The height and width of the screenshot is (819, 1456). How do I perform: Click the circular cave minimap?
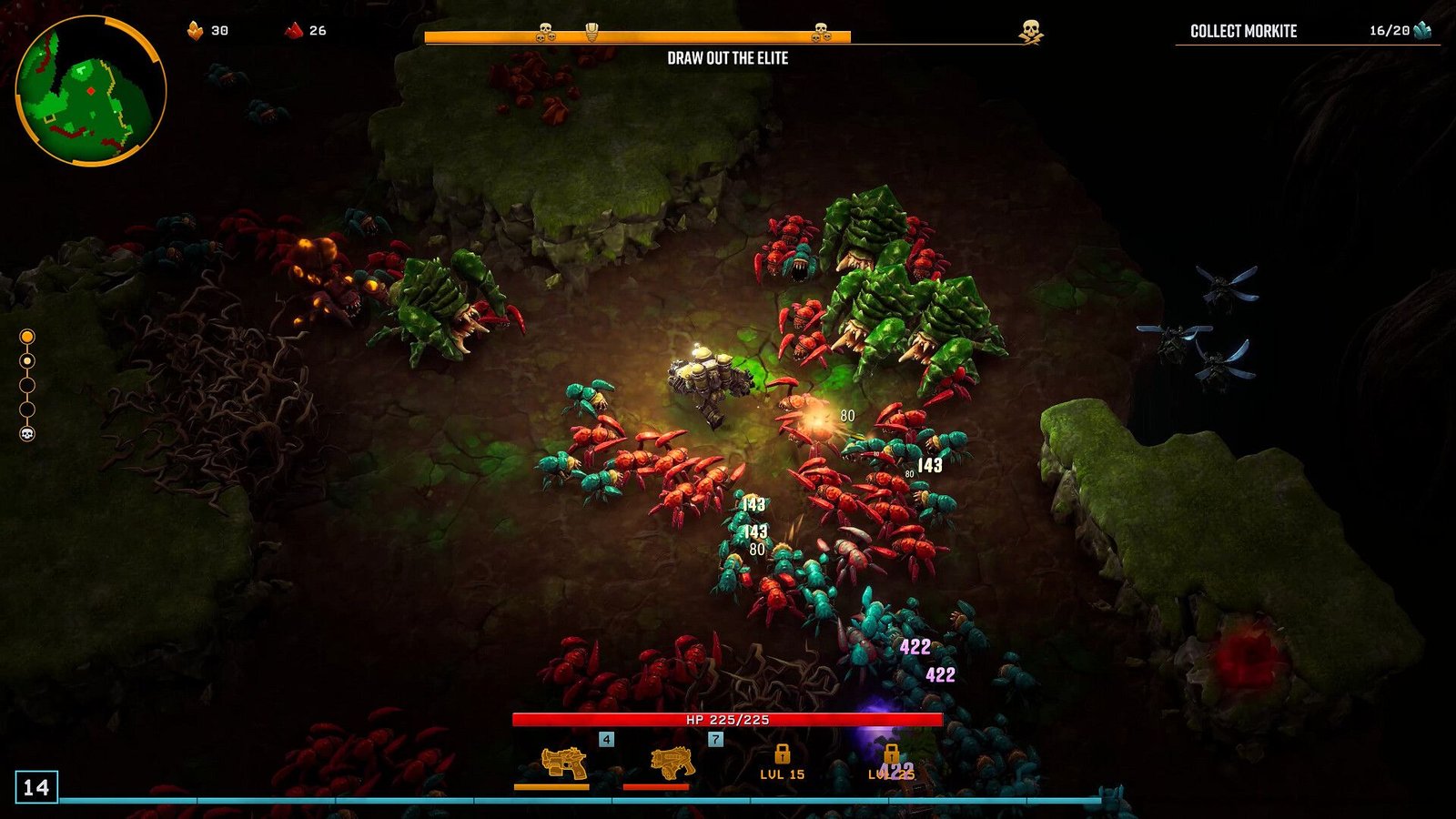click(91, 91)
